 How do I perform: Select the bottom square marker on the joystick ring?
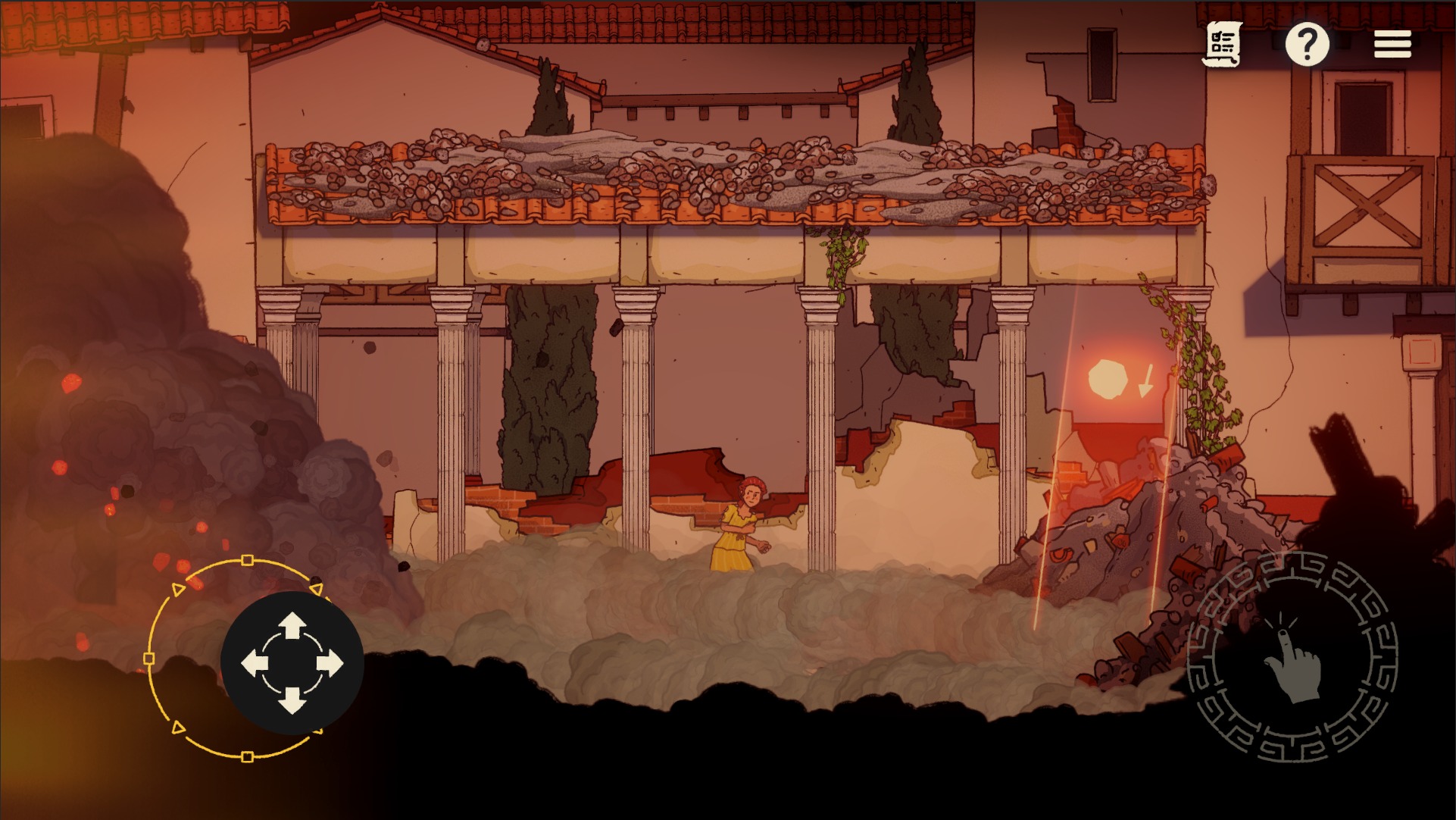(247, 756)
